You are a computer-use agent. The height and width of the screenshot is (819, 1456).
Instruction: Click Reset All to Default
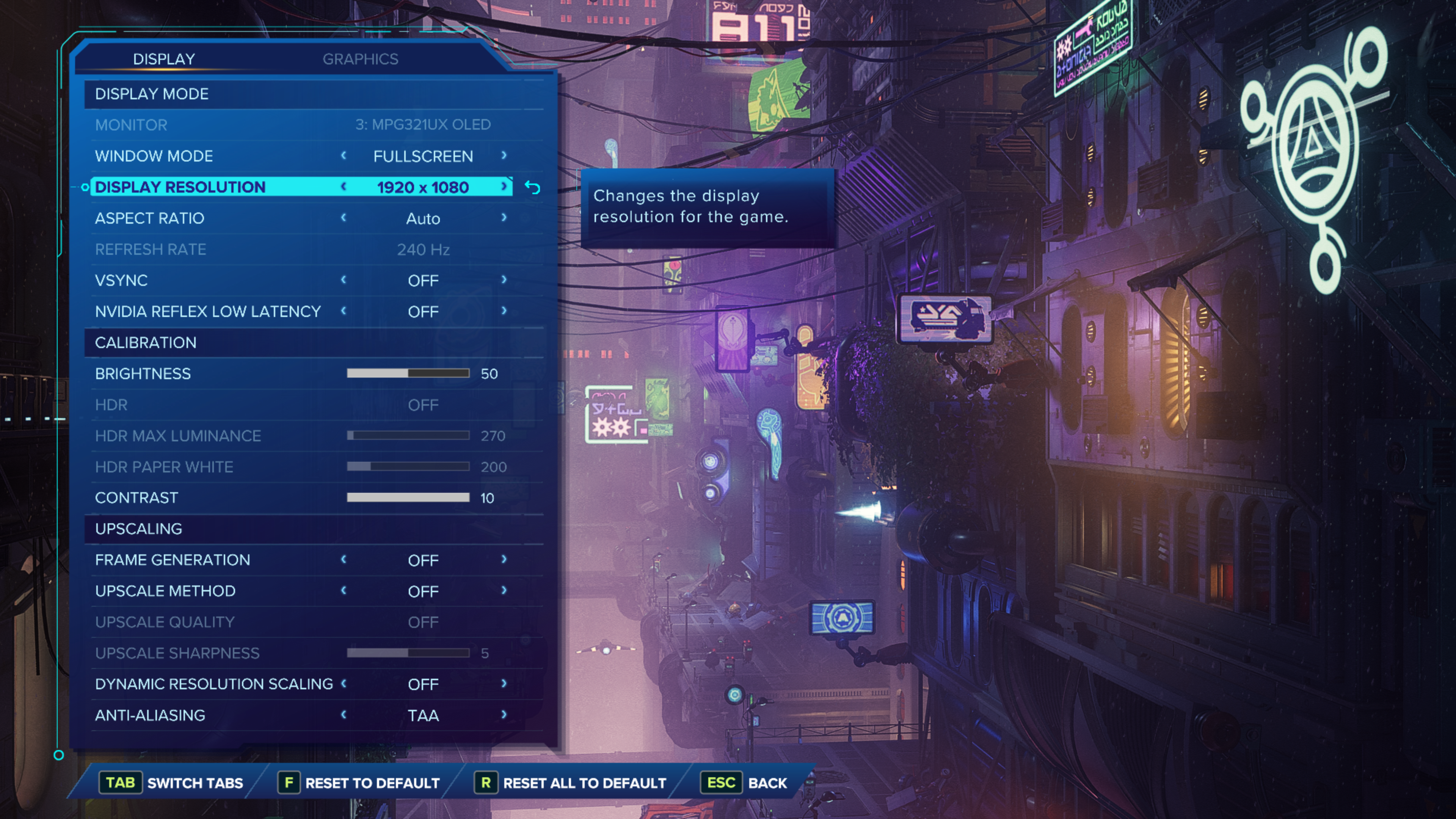click(x=571, y=783)
